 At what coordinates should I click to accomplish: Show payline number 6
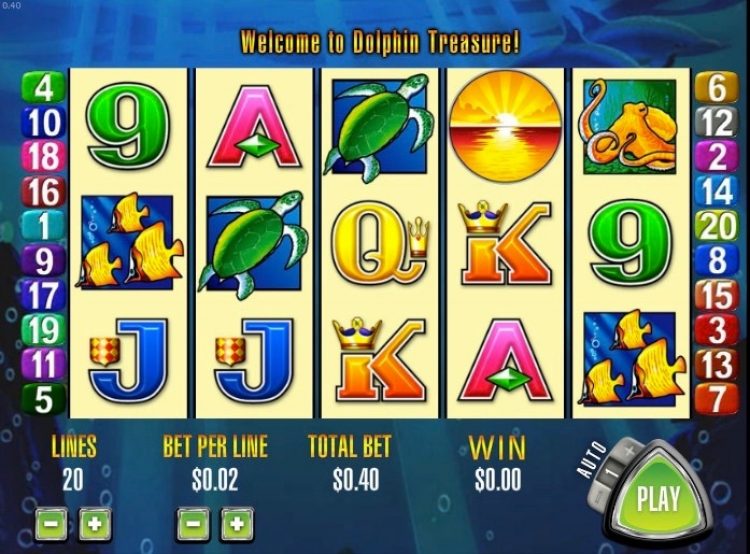click(x=718, y=89)
